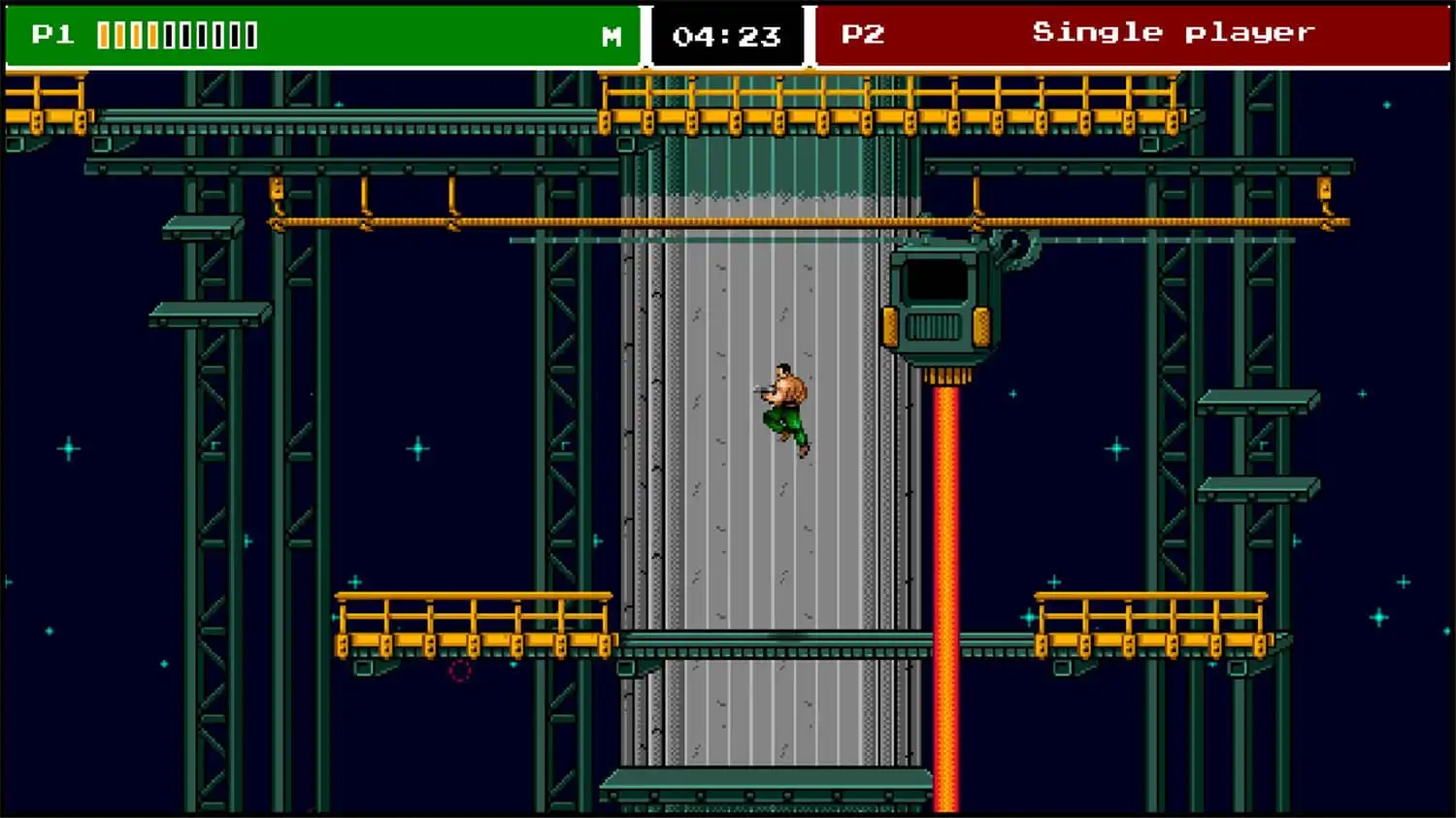The image size is (1456, 818).
Task: Click the pink circular item near the left platform
Action: [460, 670]
